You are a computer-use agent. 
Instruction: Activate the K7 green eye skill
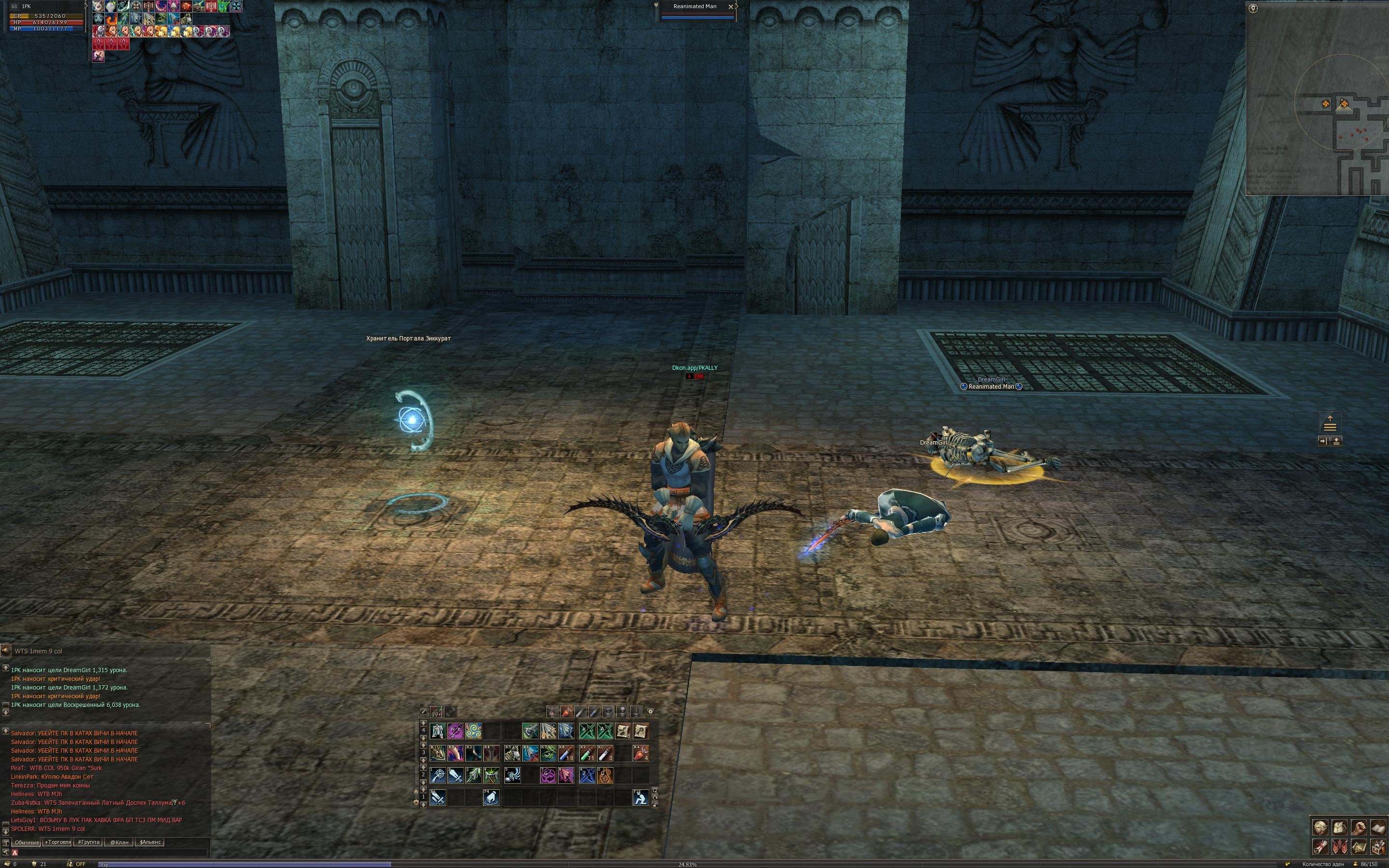tap(548, 753)
